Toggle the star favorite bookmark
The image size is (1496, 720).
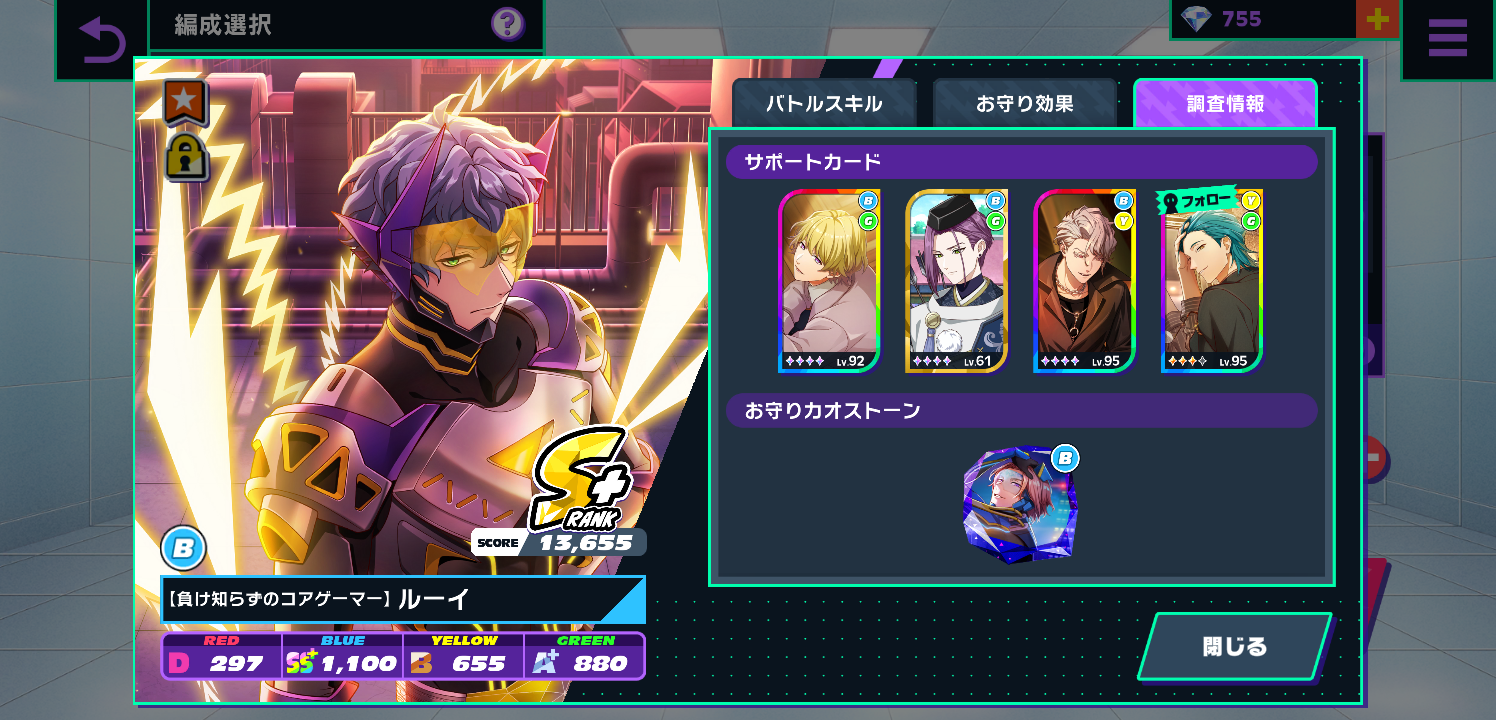coord(185,101)
